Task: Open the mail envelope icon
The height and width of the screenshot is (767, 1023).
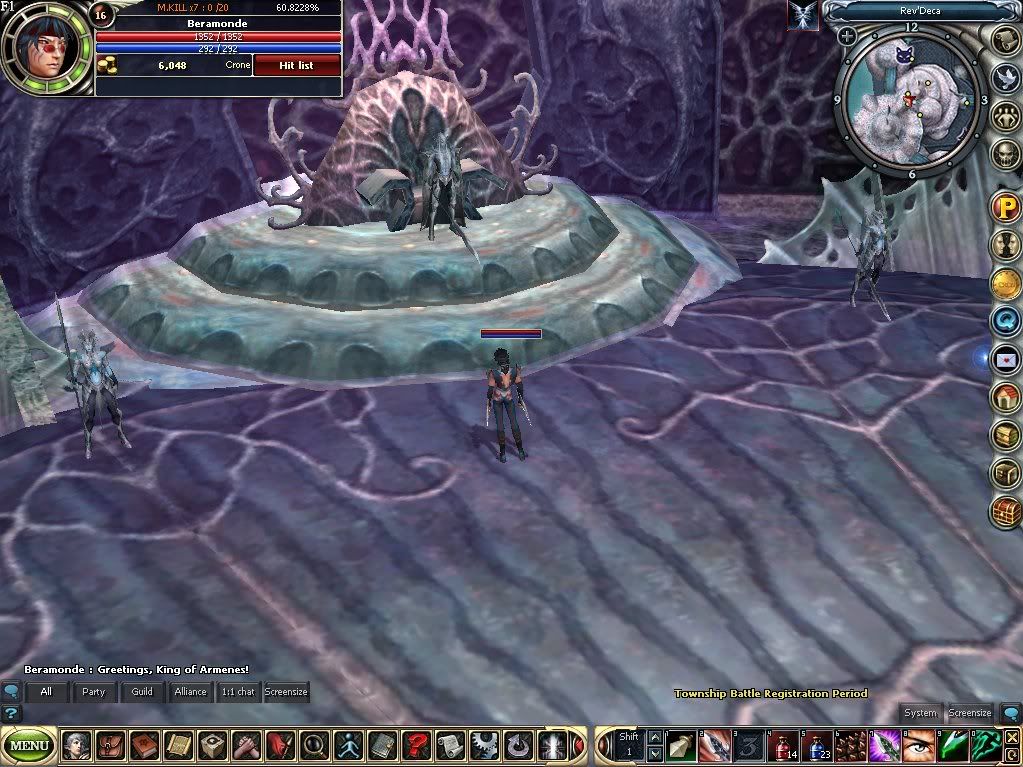Action: (x=1005, y=359)
